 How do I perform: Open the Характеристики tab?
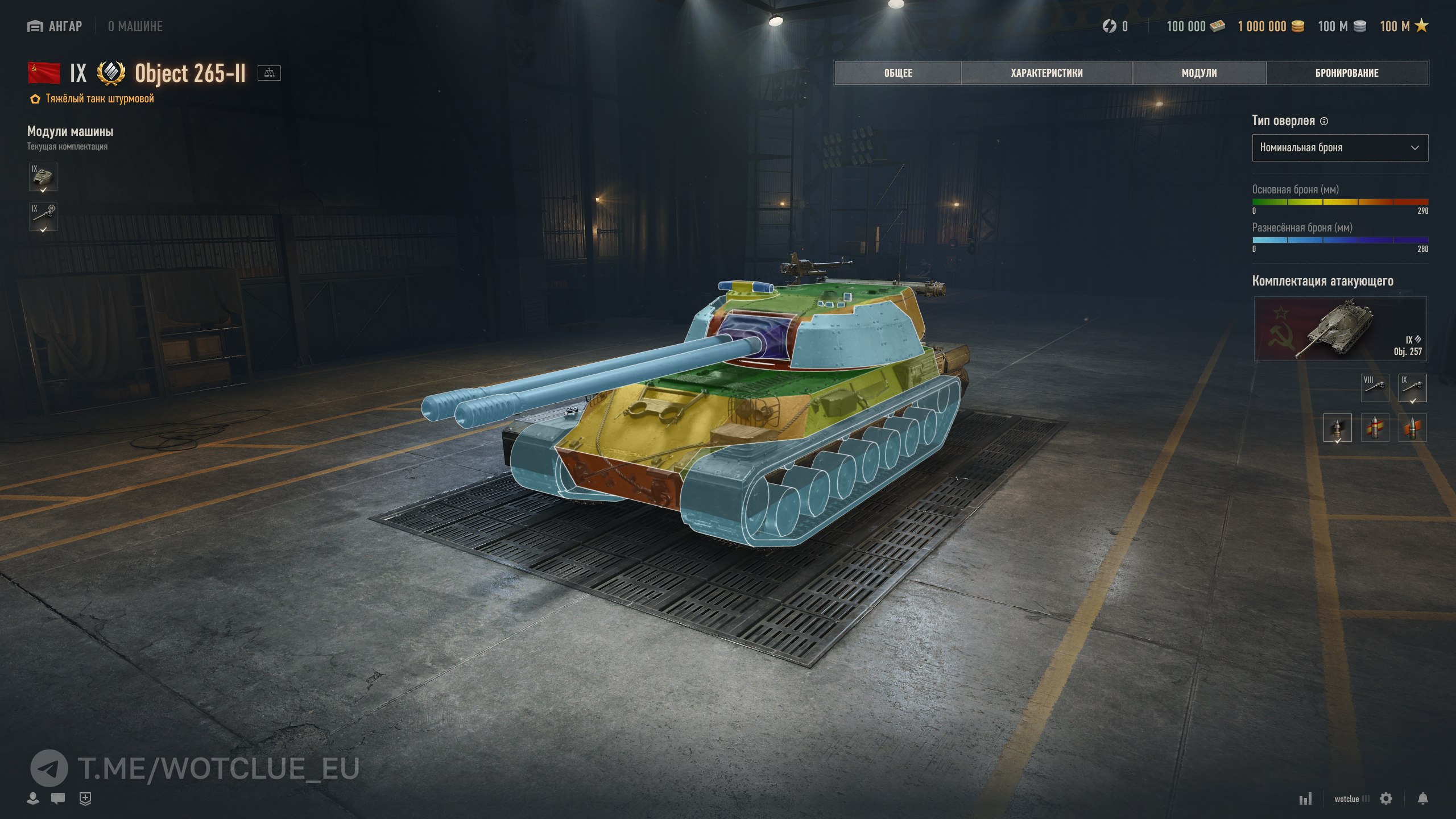[x=1046, y=73]
